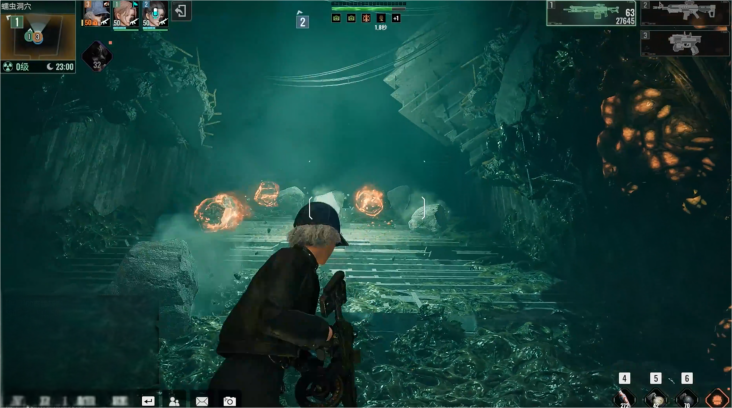732x408 pixels.
Task: Select the squad member portrait numbered 1
Action: (x=125, y=15)
